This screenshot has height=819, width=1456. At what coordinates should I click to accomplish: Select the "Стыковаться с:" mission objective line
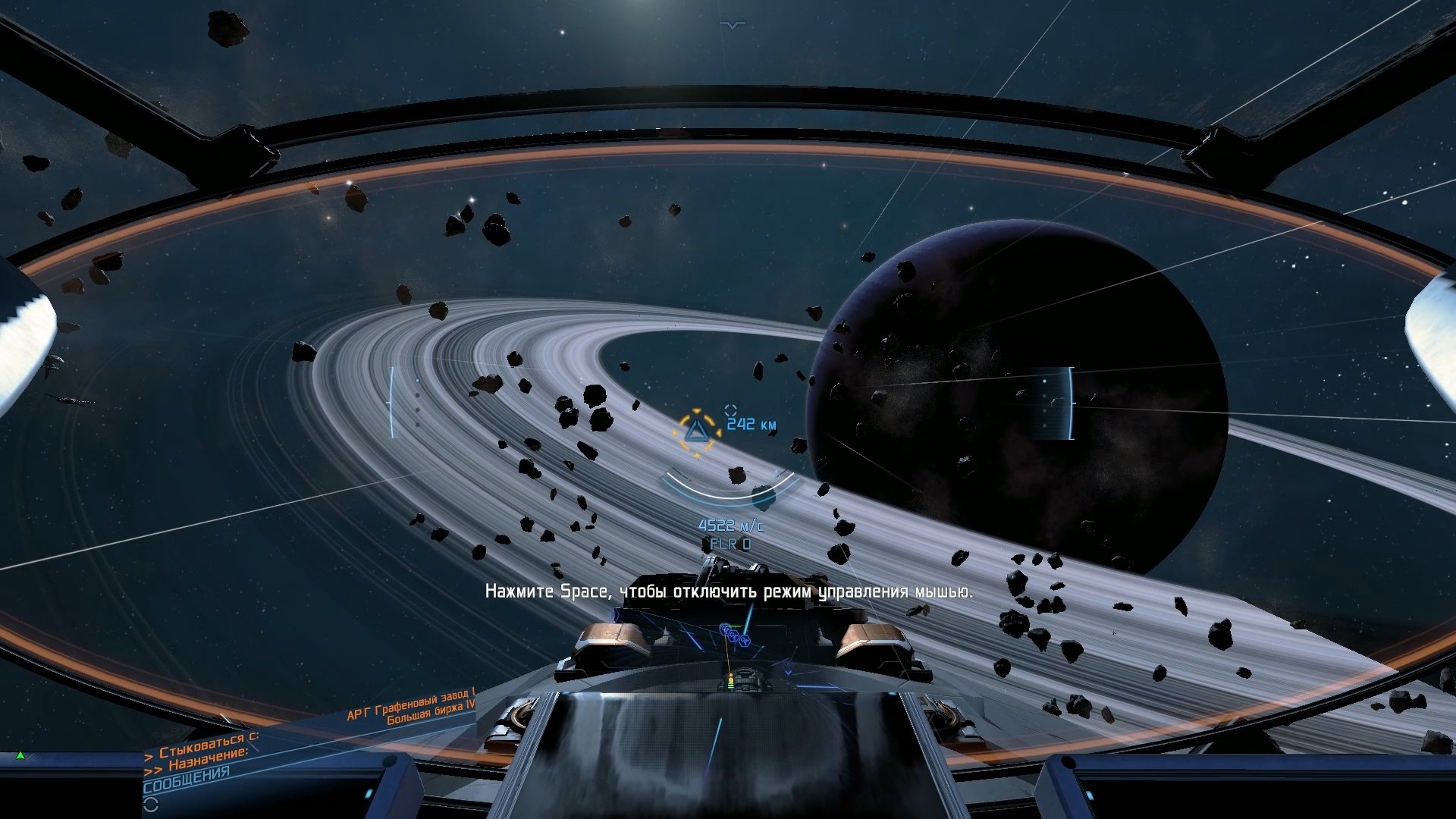click(x=203, y=745)
